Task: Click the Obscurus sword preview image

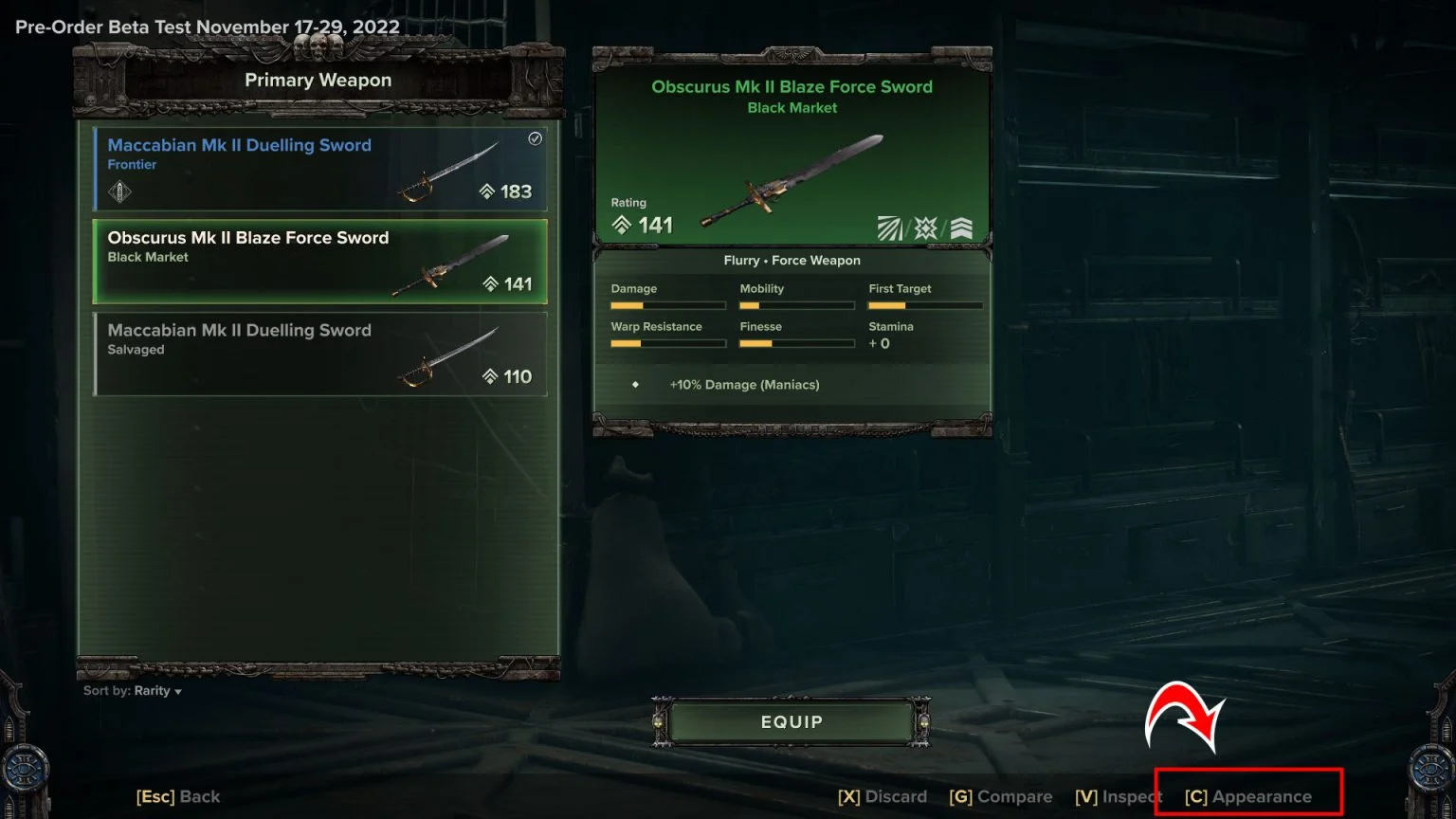Action: pyautogui.click(x=793, y=180)
